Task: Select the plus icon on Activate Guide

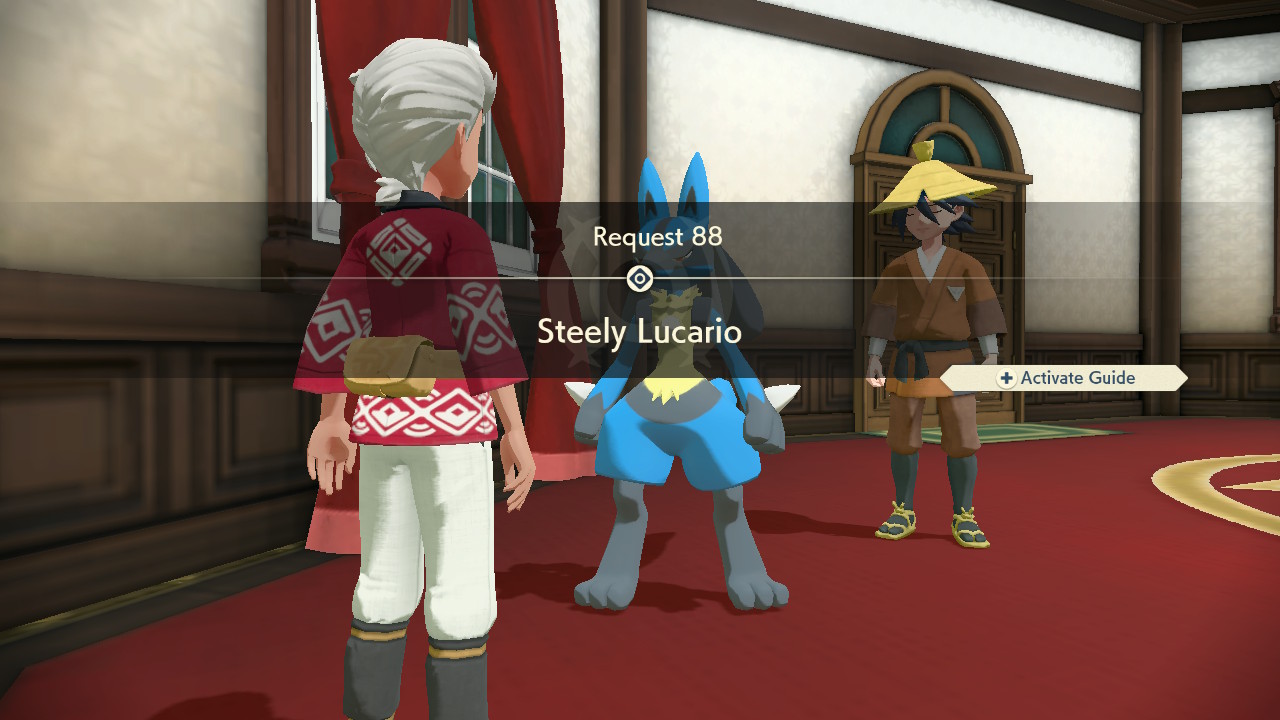Action: pyautogui.click(x=1006, y=378)
